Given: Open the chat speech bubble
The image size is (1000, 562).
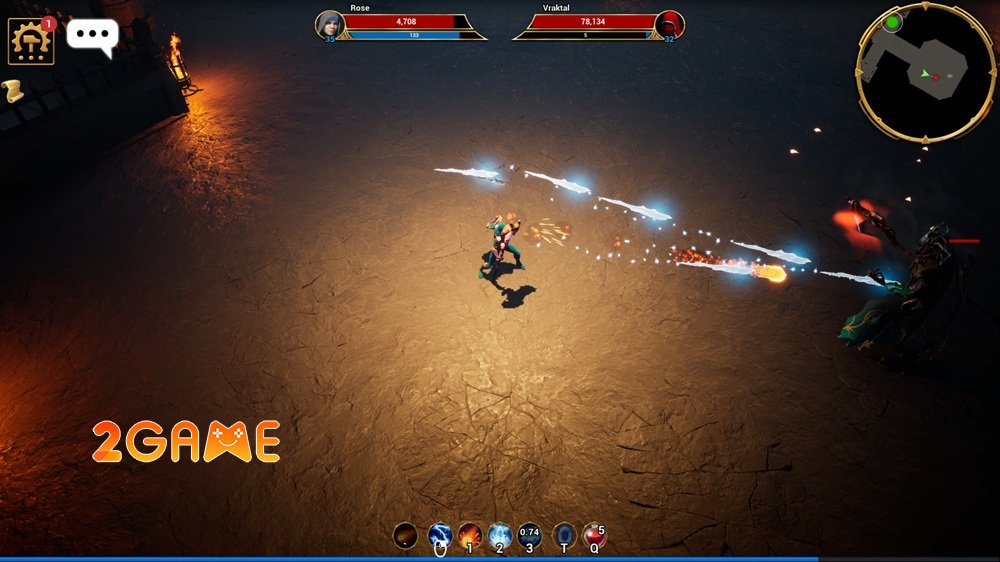Looking at the screenshot, I should coord(92,36).
